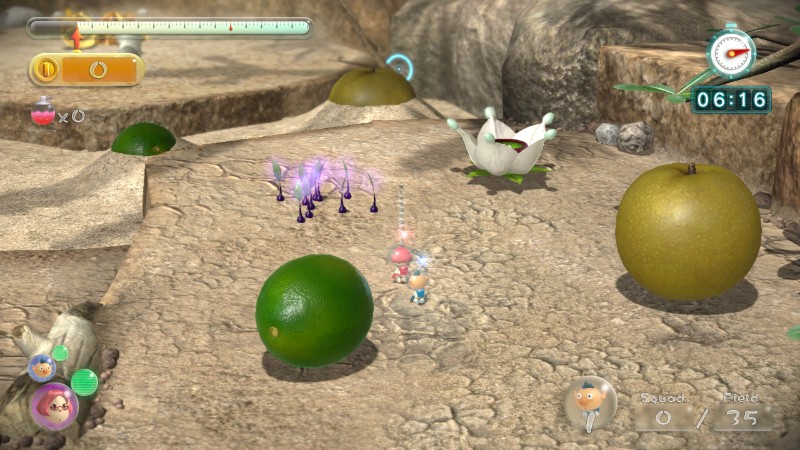Click the stopwatch icon above the timer
This screenshot has width=800, height=450.
click(x=732, y=51)
